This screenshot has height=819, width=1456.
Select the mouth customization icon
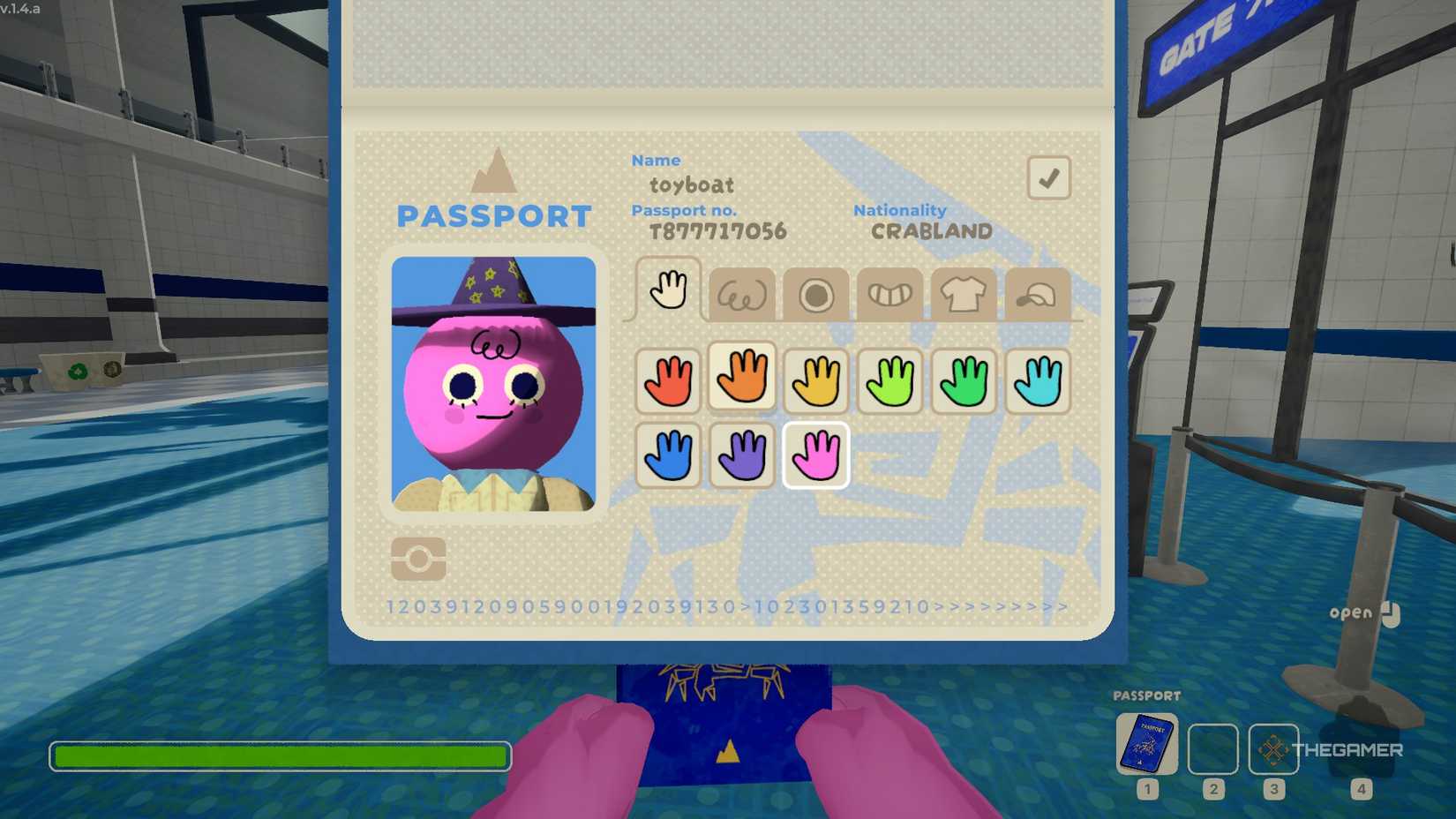pyautogui.click(x=890, y=294)
